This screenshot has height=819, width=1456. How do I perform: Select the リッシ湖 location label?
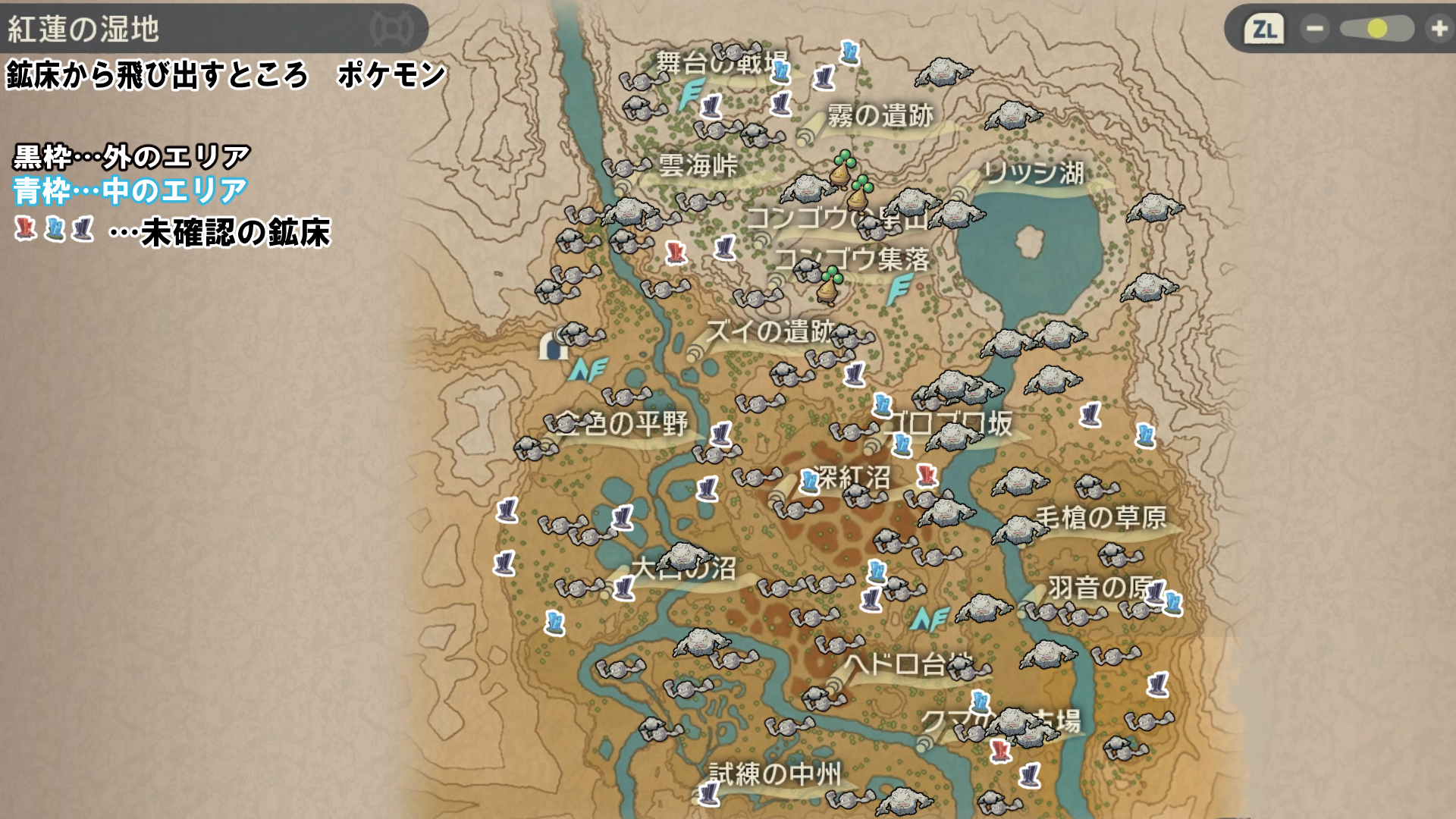tap(1034, 173)
